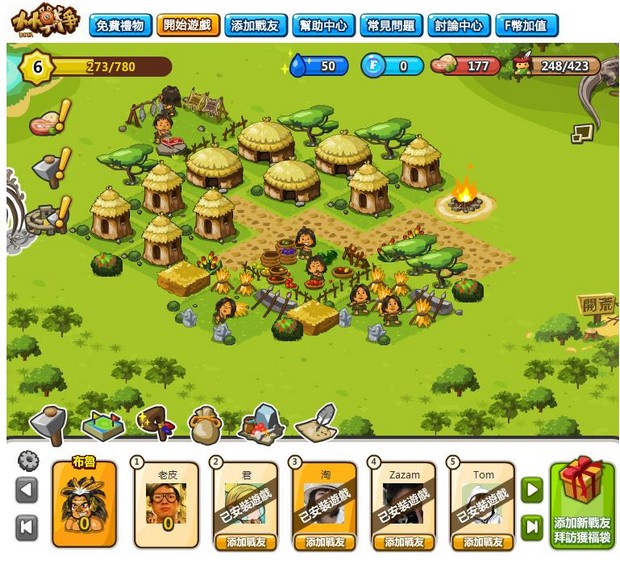Show next friends with right arrow
620x564 pixels.
pos(532,490)
